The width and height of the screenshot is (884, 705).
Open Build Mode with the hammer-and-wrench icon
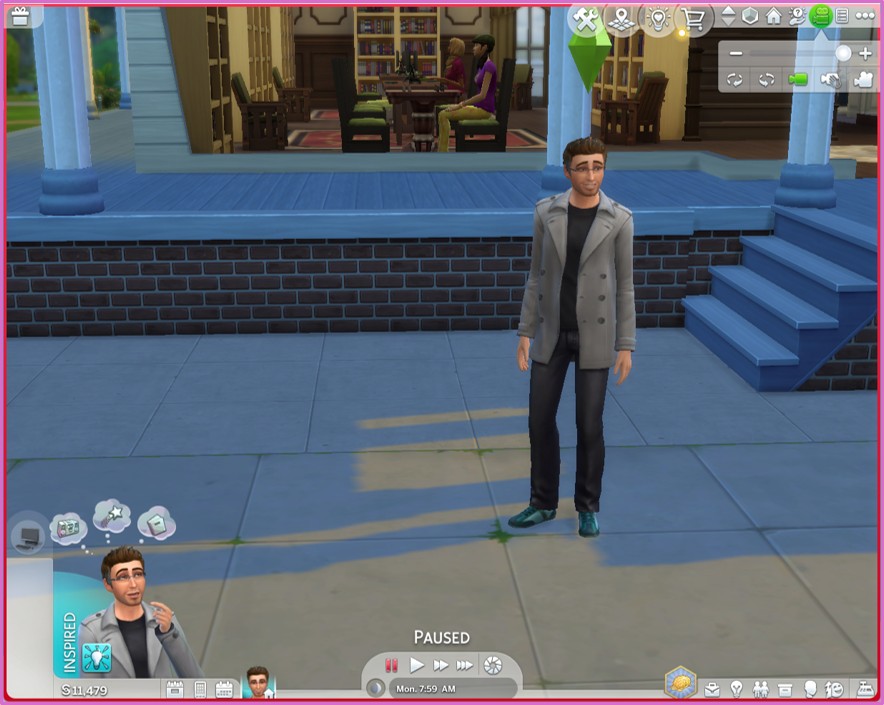[x=584, y=18]
